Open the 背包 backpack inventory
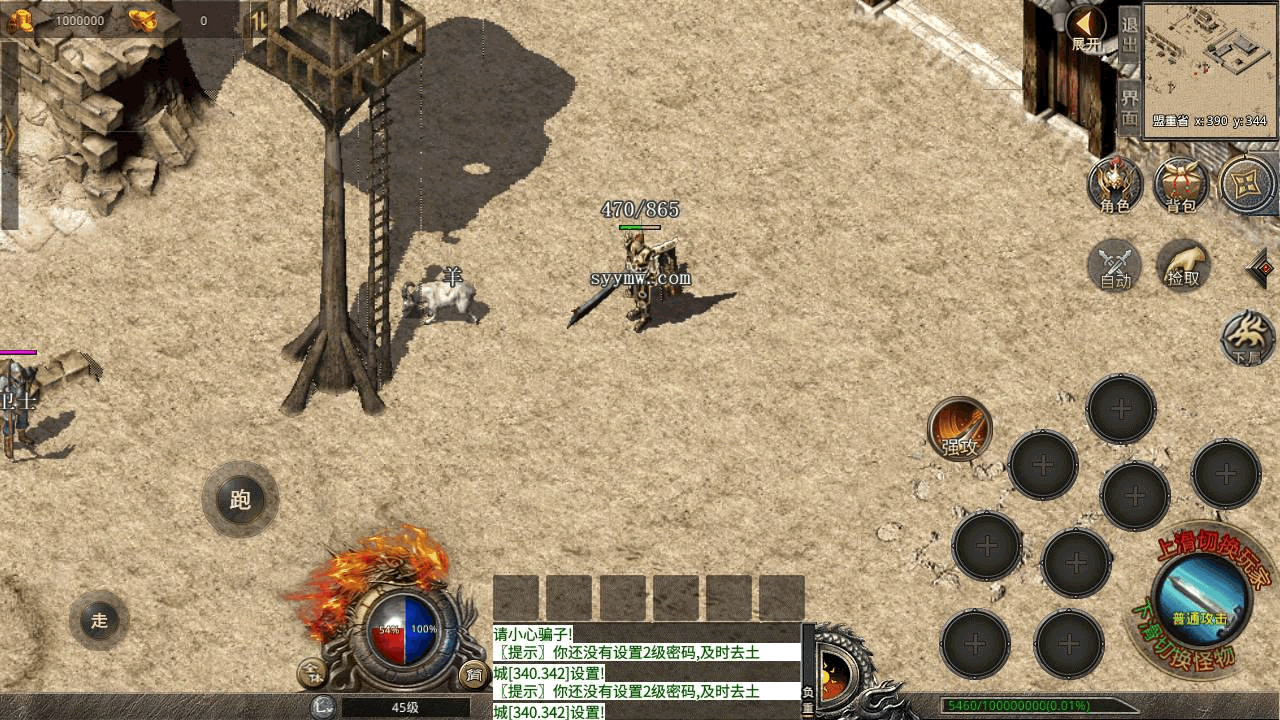Image resolution: width=1280 pixels, height=720 pixels. pos(1181,185)
